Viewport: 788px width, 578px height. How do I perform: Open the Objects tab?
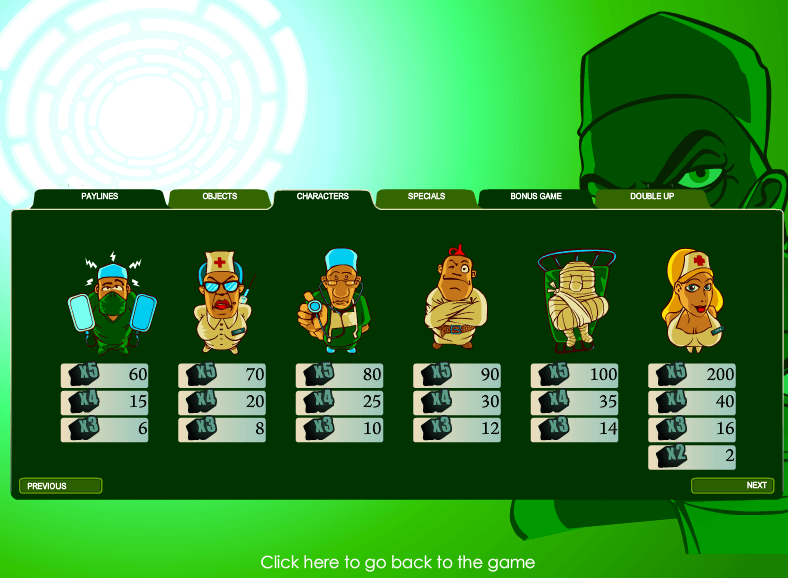(x=219, y=197)
